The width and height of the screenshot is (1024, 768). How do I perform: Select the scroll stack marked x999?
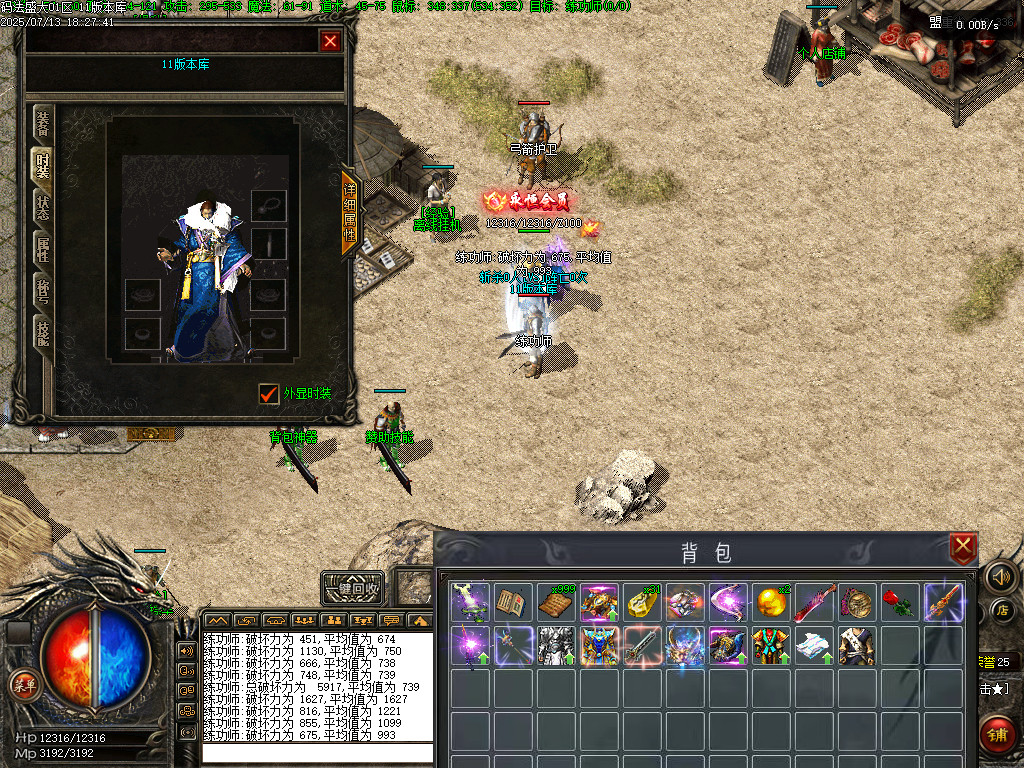pyautogui.click(x=555, y=603)
